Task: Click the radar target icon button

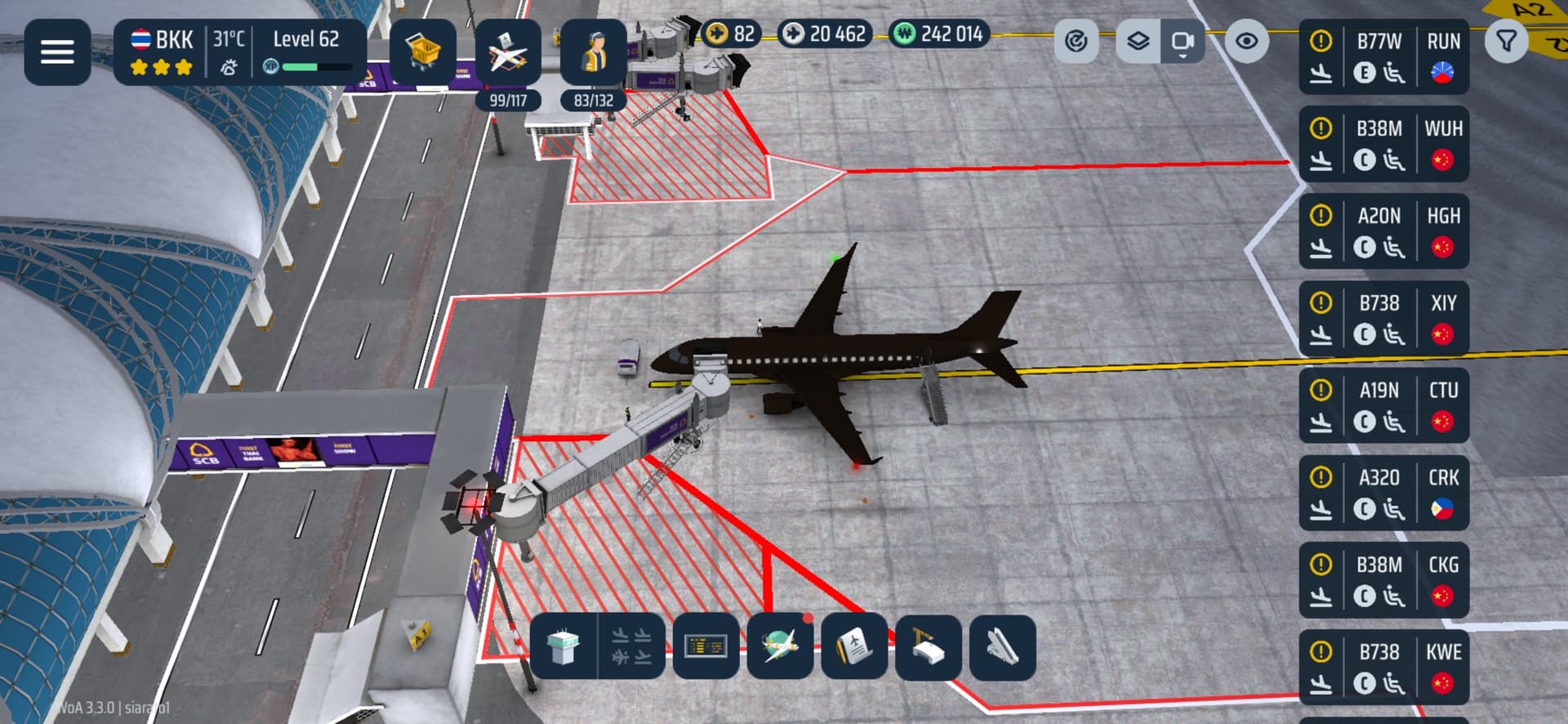Action: 1076,41
